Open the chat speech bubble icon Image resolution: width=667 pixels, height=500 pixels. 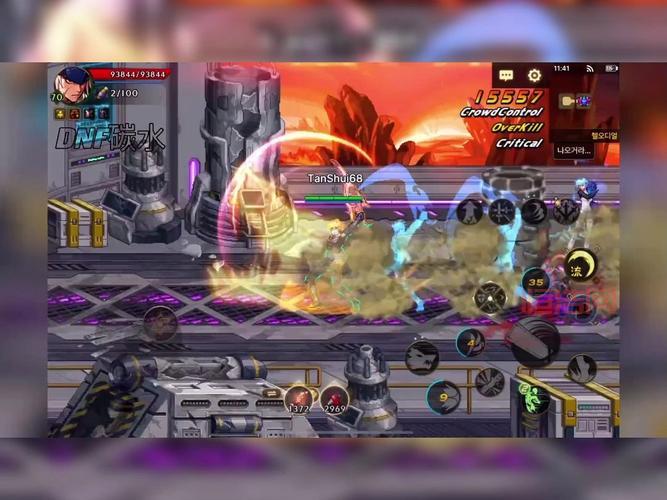[506, 76]
